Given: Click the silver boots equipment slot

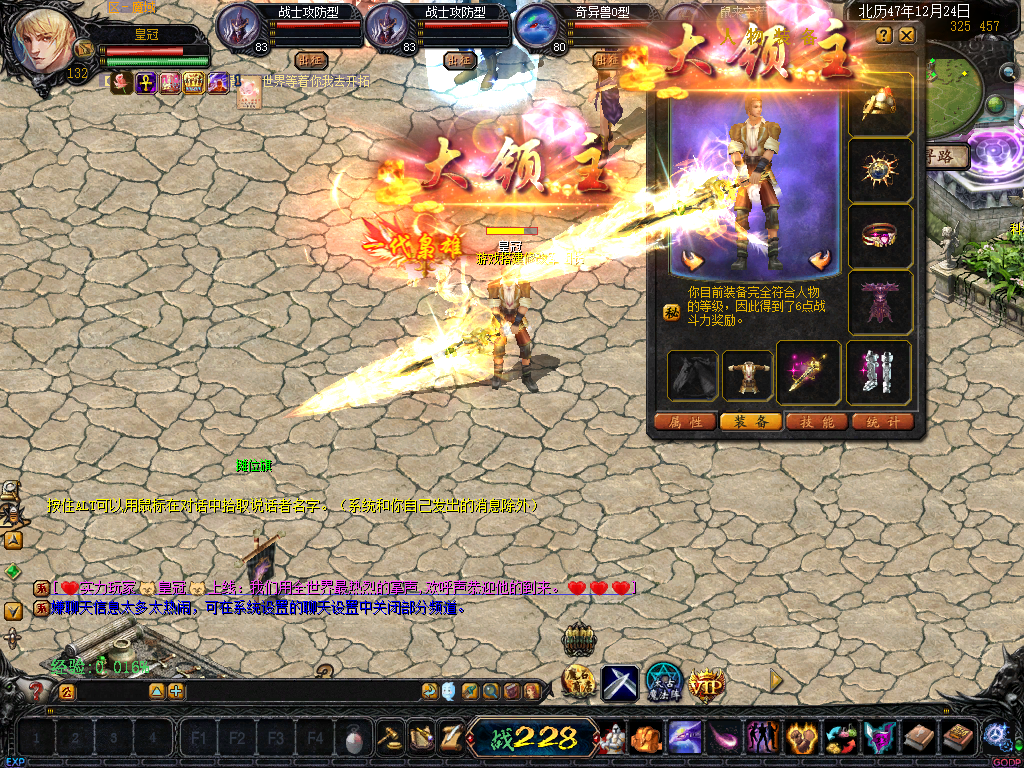Looking at the screenshot, I should pyautogui.click(x=880, y=374).
